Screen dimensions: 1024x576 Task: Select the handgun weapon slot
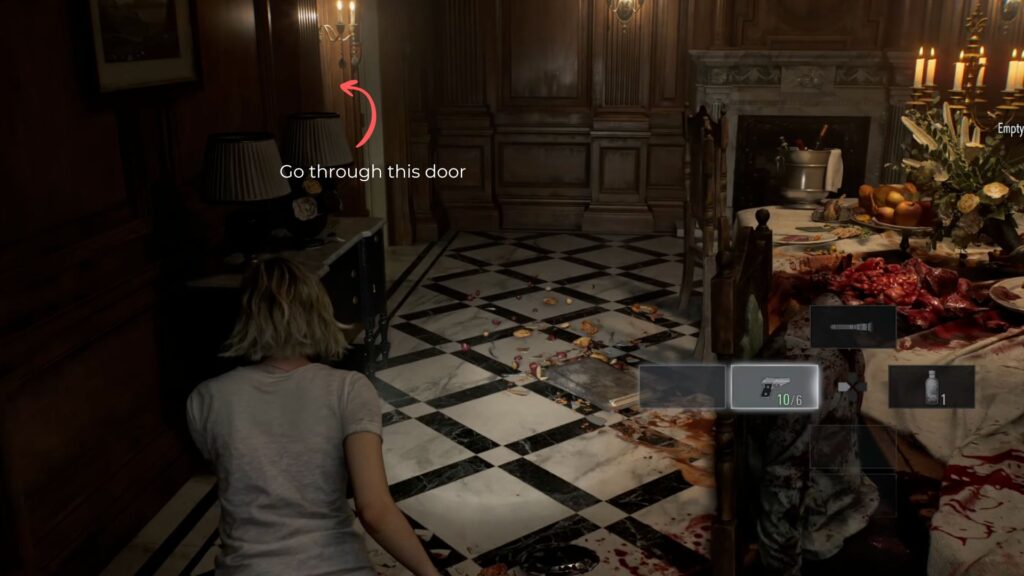774,387
